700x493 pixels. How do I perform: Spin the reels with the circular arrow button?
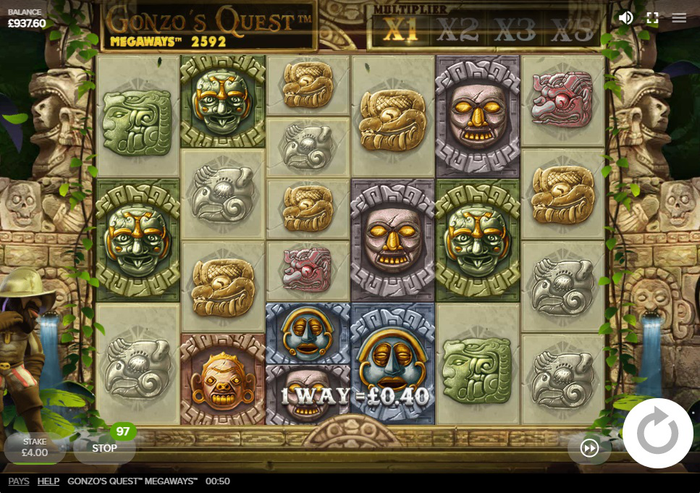coord(657,433)
